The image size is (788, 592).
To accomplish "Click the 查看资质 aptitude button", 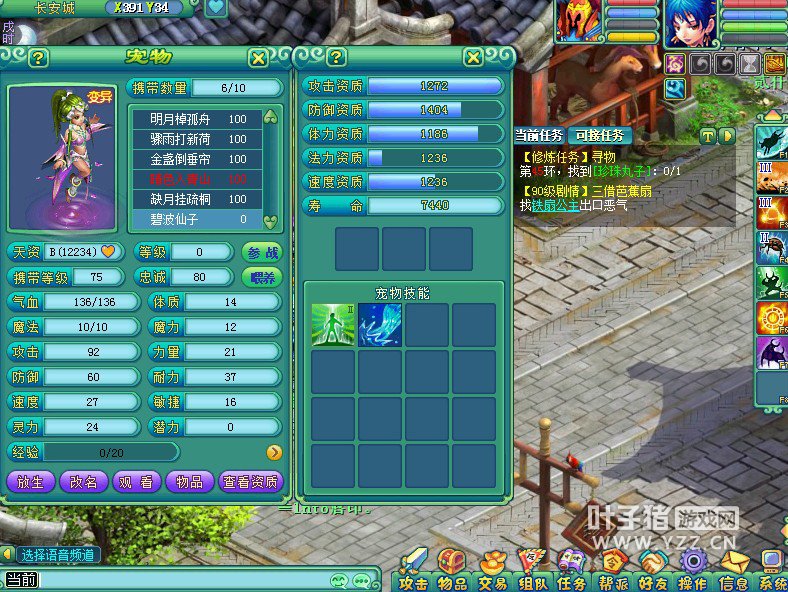I will click(x=251, y=482).
